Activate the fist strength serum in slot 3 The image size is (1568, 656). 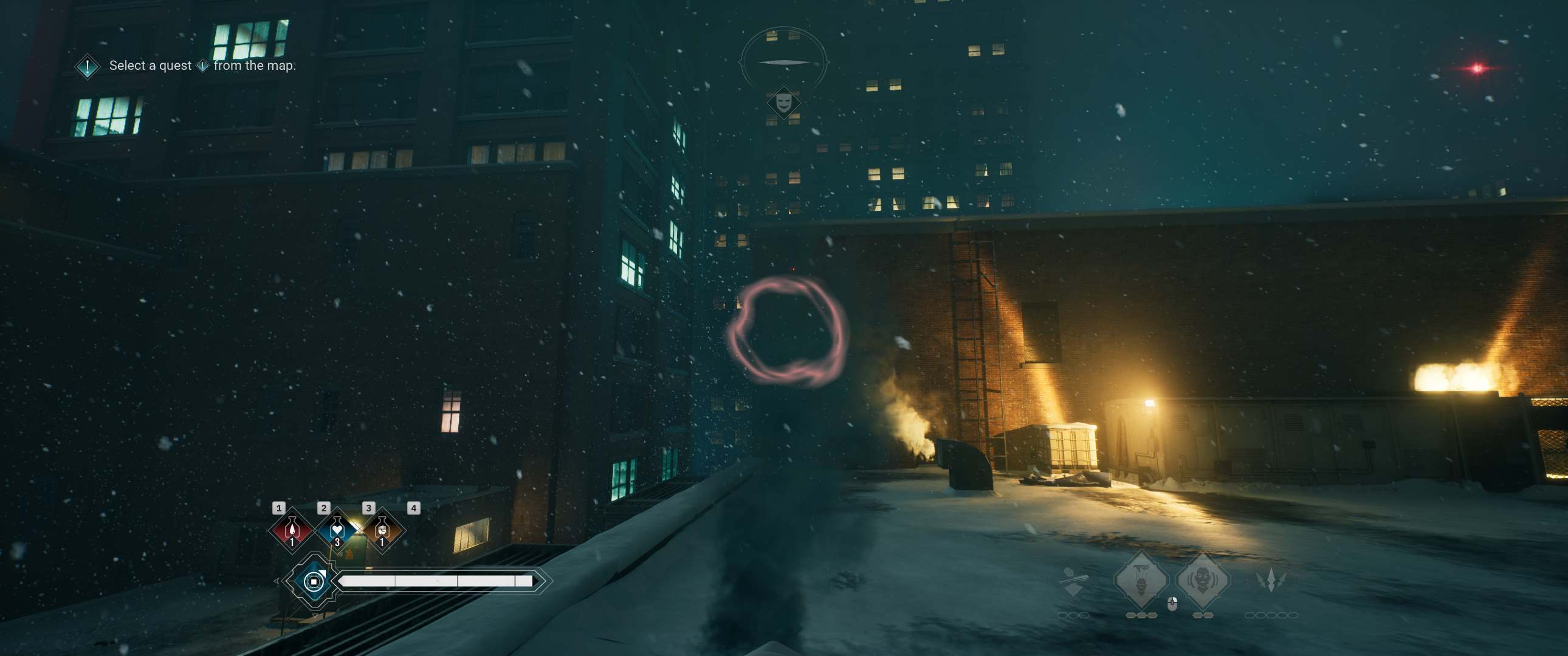tap(382, 531)
